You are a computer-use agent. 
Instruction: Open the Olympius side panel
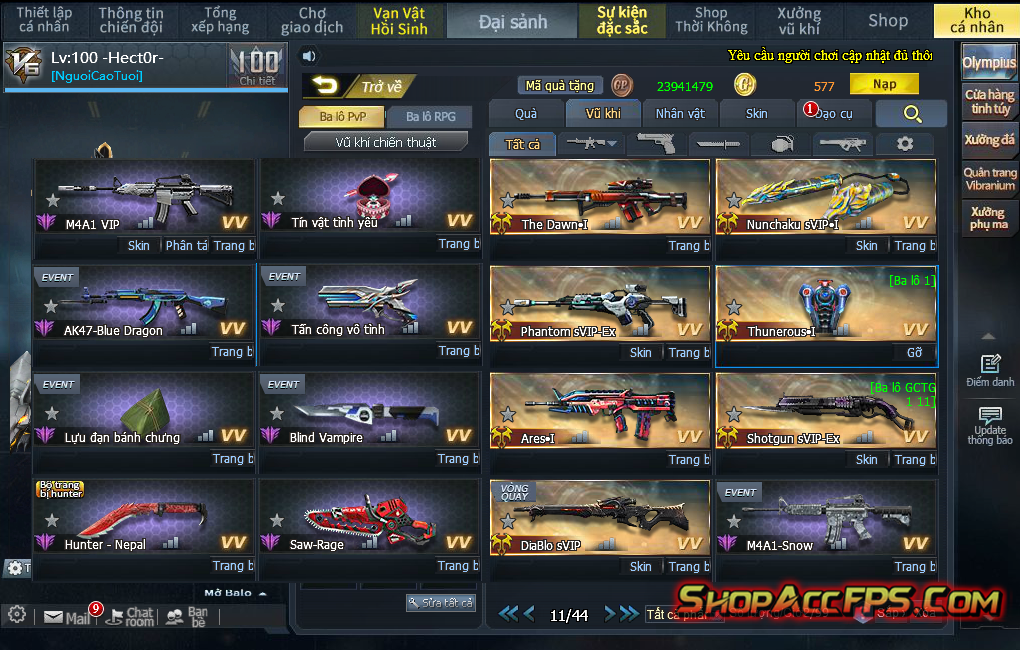pos(989,63)
